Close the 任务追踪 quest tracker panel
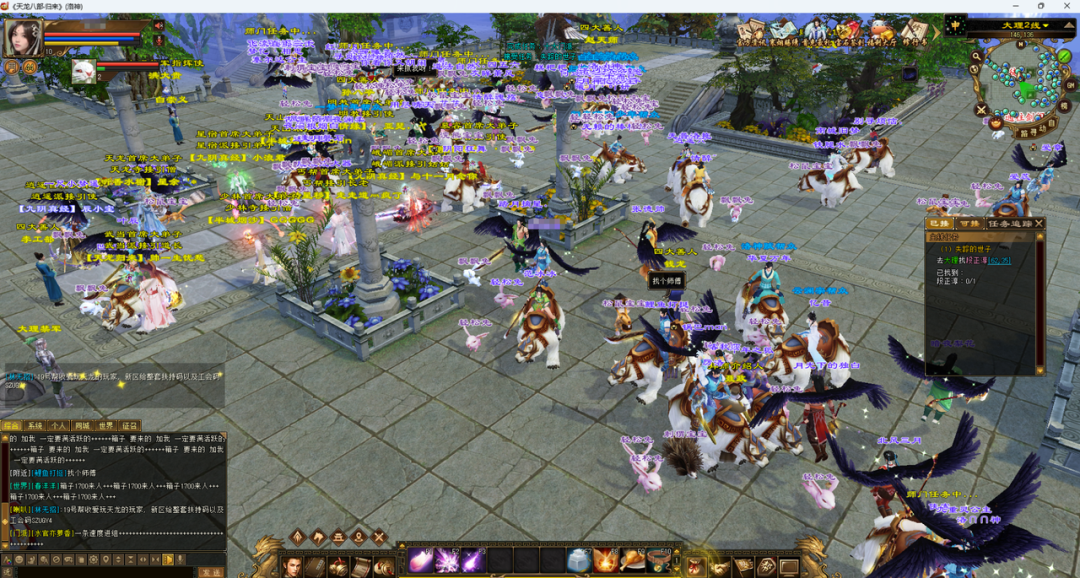This screenshot has width=1080, height=578. [x=1038, y=223]
